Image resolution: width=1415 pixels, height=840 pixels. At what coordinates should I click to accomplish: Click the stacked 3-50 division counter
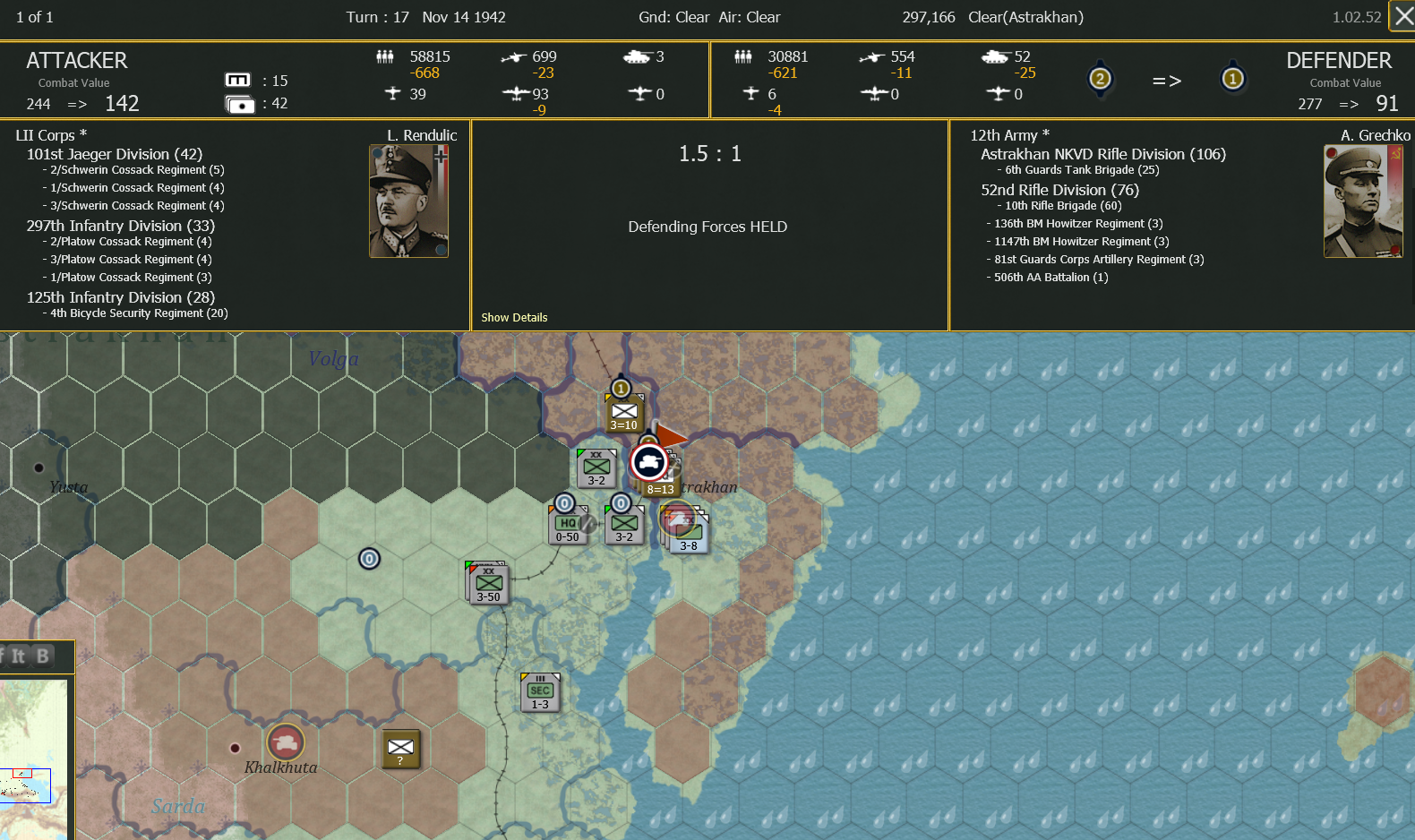[487, 582]
